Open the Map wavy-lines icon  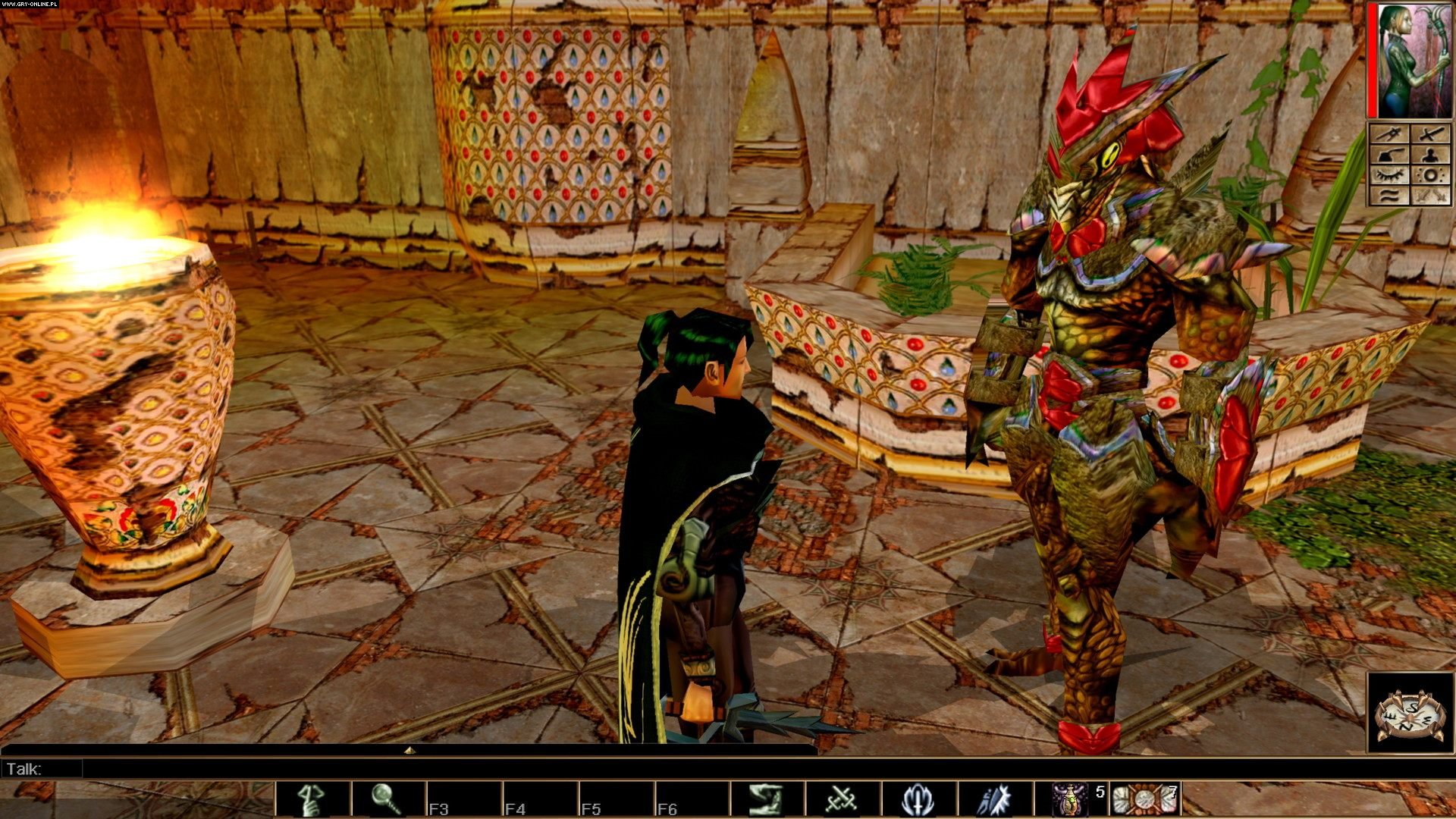pyautogui.click(x=1390, y=196)
